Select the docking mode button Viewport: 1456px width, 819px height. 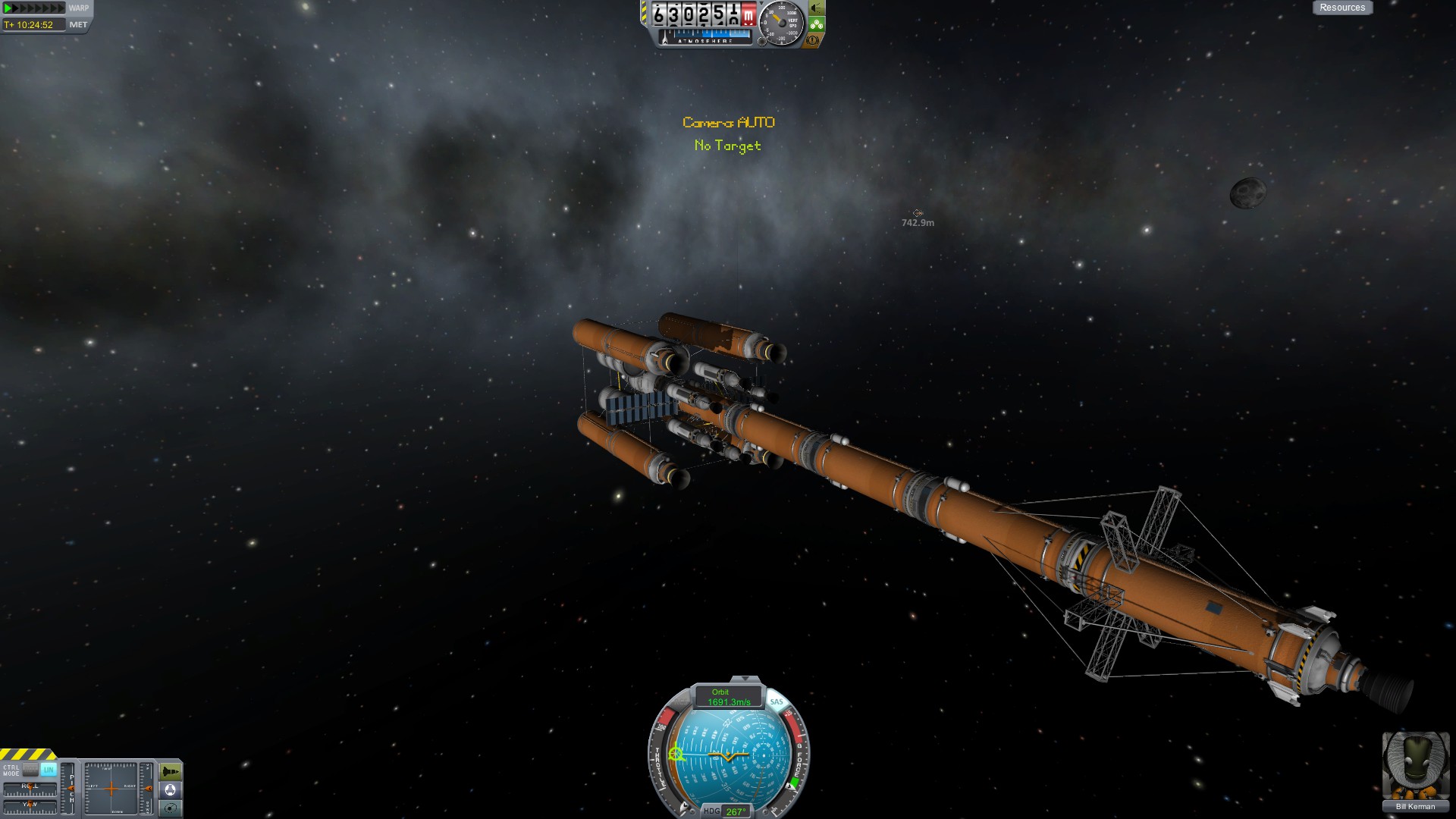coord(171,790)
